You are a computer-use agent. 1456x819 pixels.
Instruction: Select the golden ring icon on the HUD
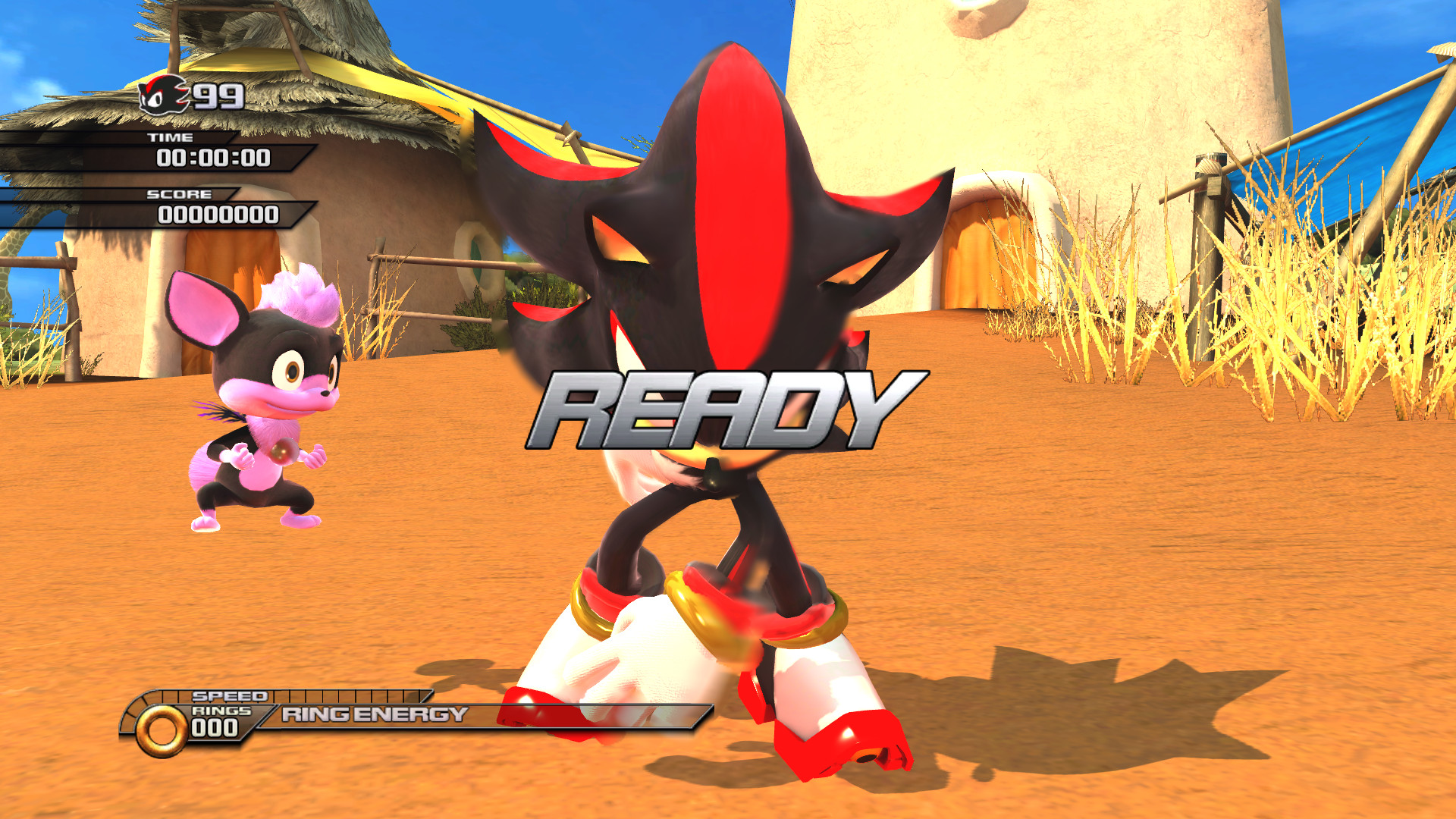click(x=163, y=730)
